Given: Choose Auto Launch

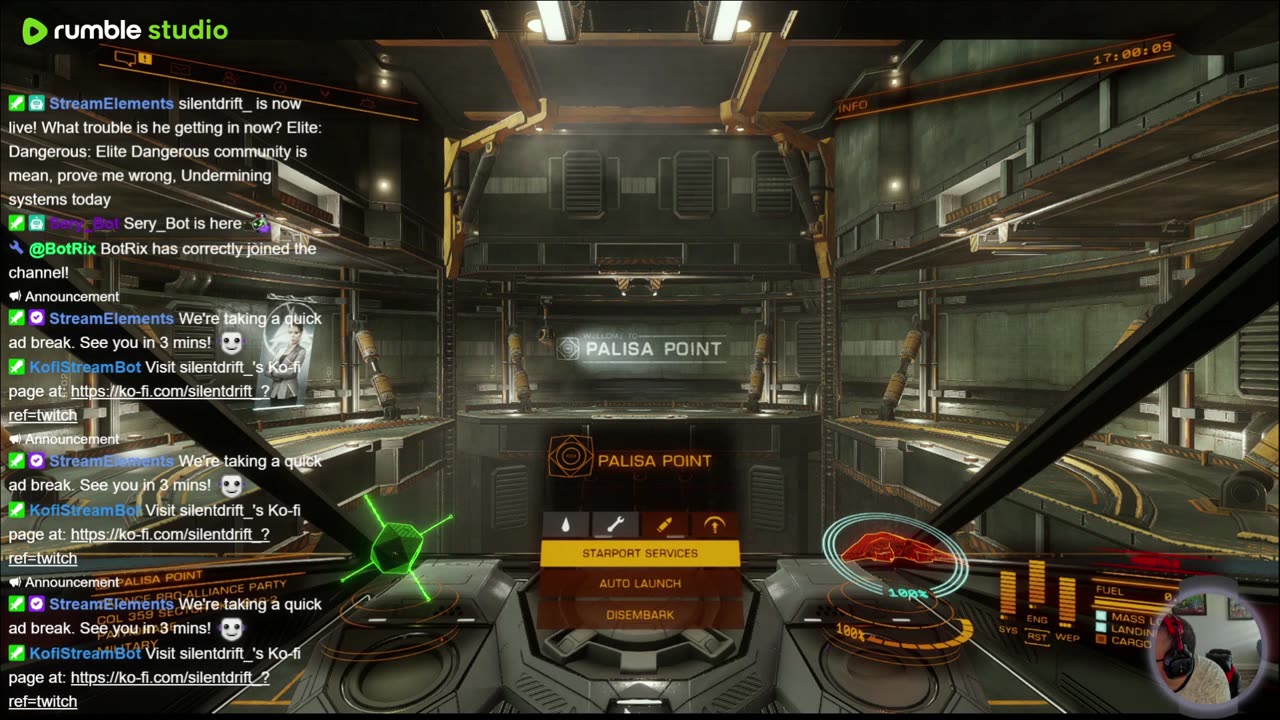Looking at the screenshot, I should (640, 583).
